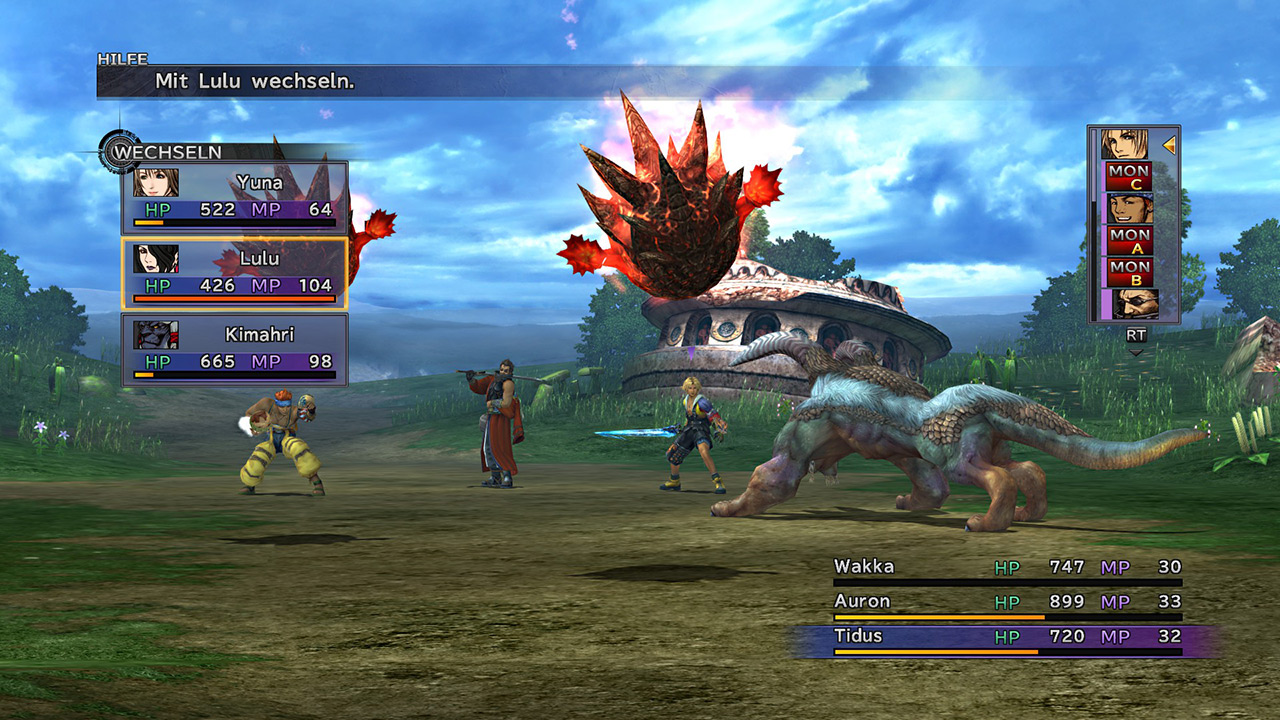This screenshot has width=1280, height=720.
Task: Swap in Lulu from the switch menu
Action: 235,273
